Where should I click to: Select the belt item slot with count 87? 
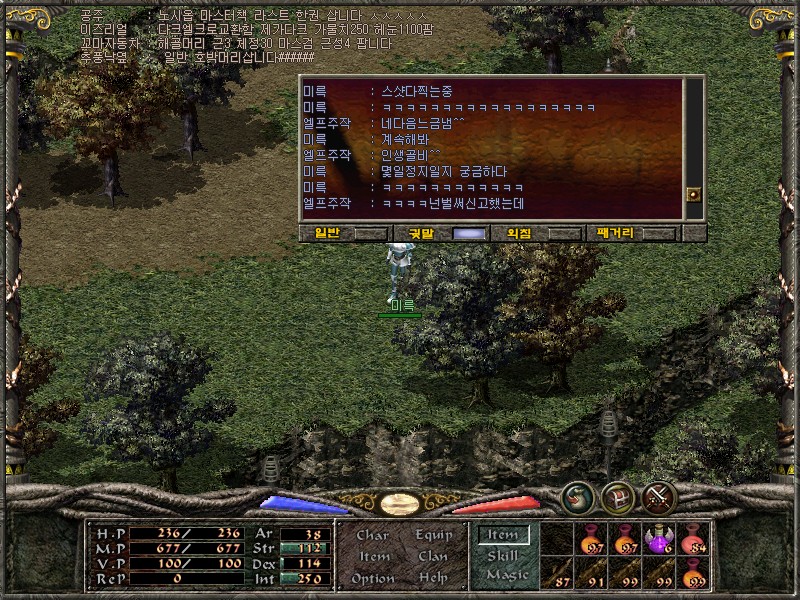tap(557, 574)
